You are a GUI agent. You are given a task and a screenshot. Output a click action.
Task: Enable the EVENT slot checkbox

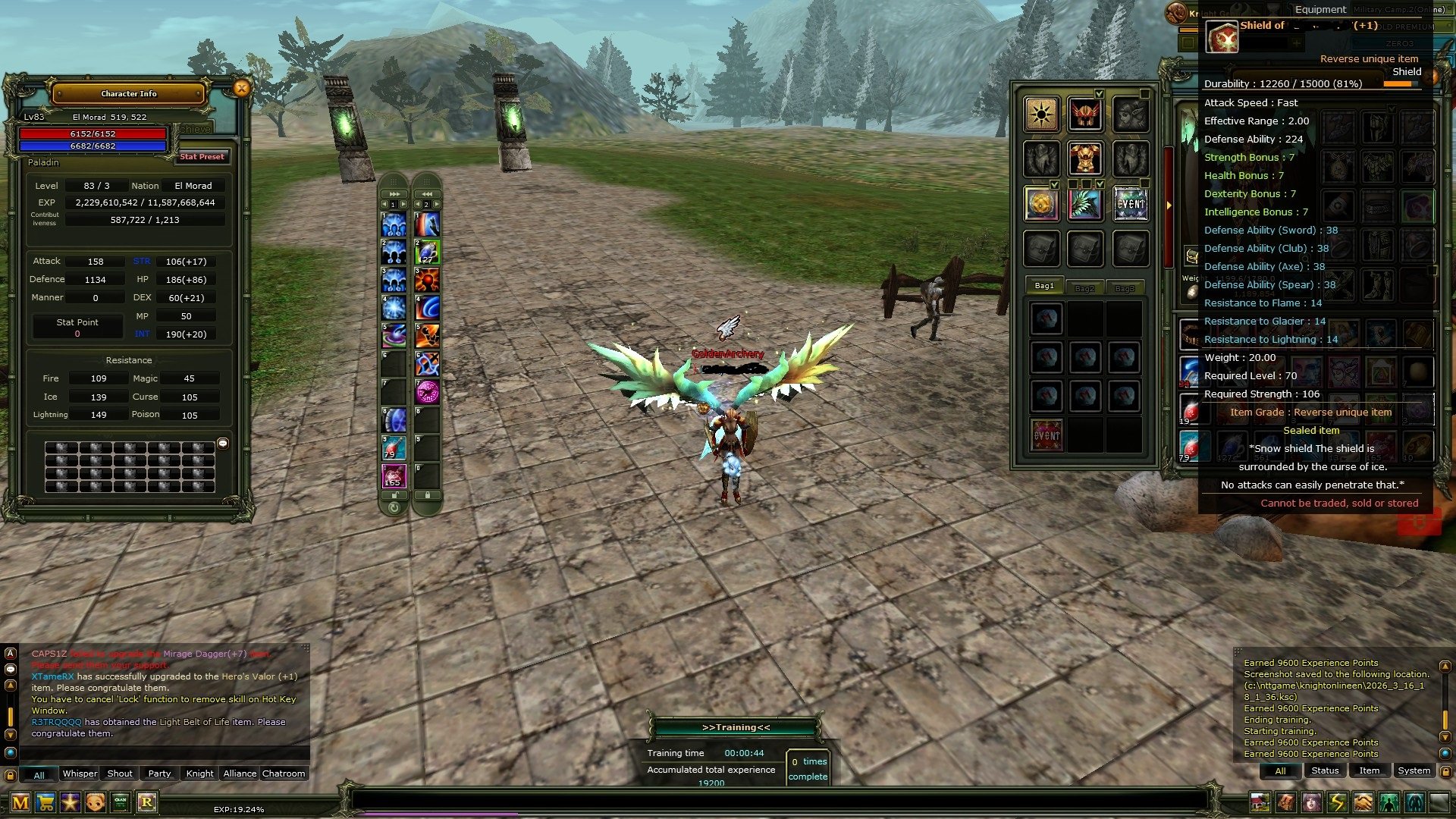tap(1144, 182)
